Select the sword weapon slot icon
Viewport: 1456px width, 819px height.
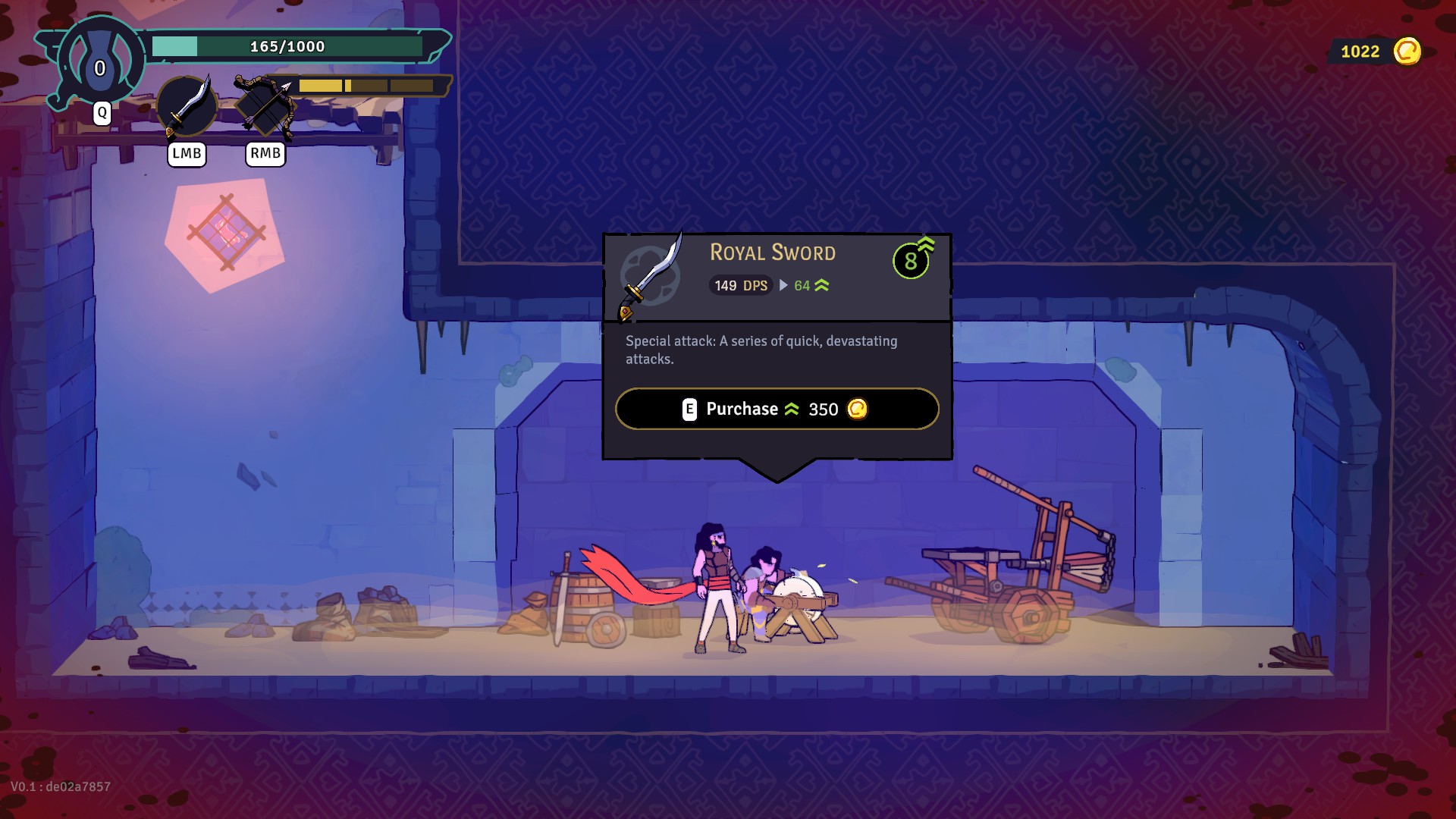[x=187, y=107]
